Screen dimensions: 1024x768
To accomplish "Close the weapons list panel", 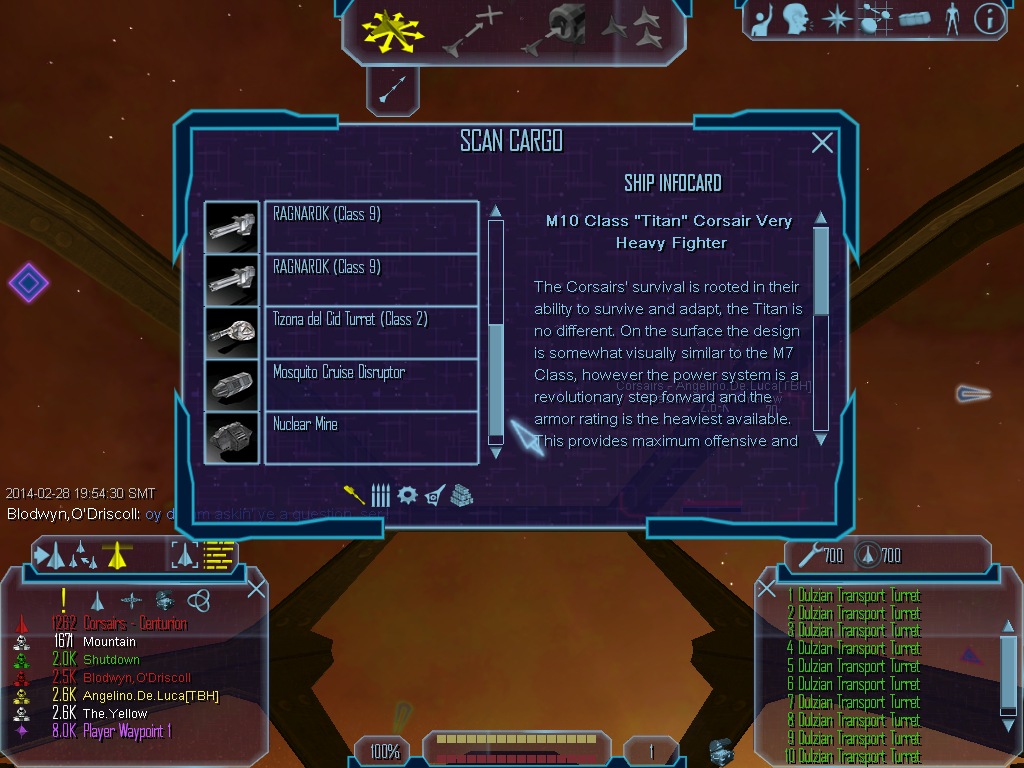I will [768, 588].
